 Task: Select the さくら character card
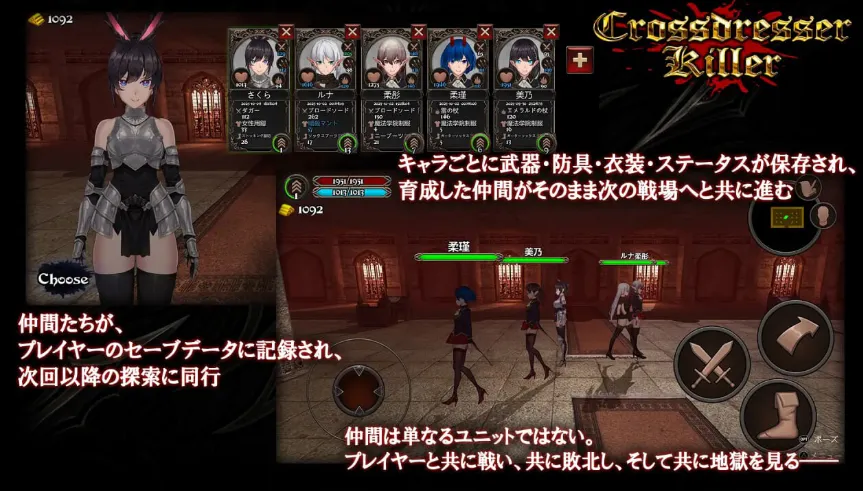coord(258,88)
